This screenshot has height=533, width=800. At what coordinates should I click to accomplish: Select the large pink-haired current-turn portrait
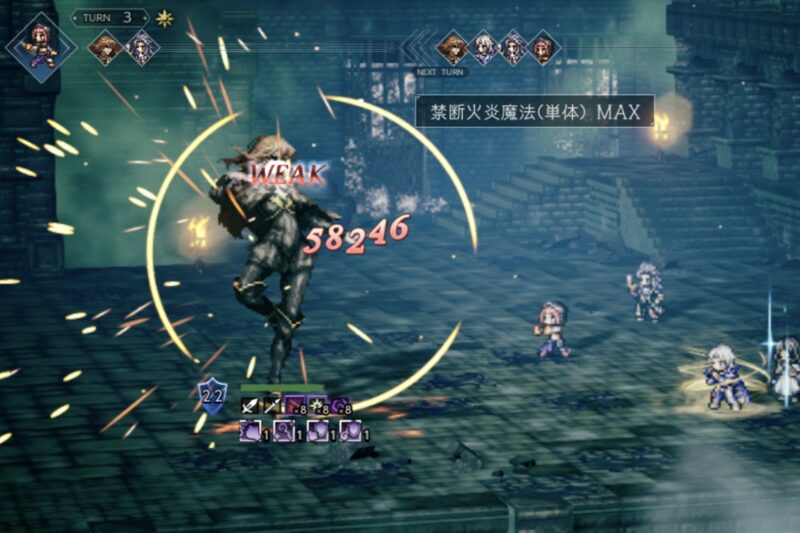[40, 46]
